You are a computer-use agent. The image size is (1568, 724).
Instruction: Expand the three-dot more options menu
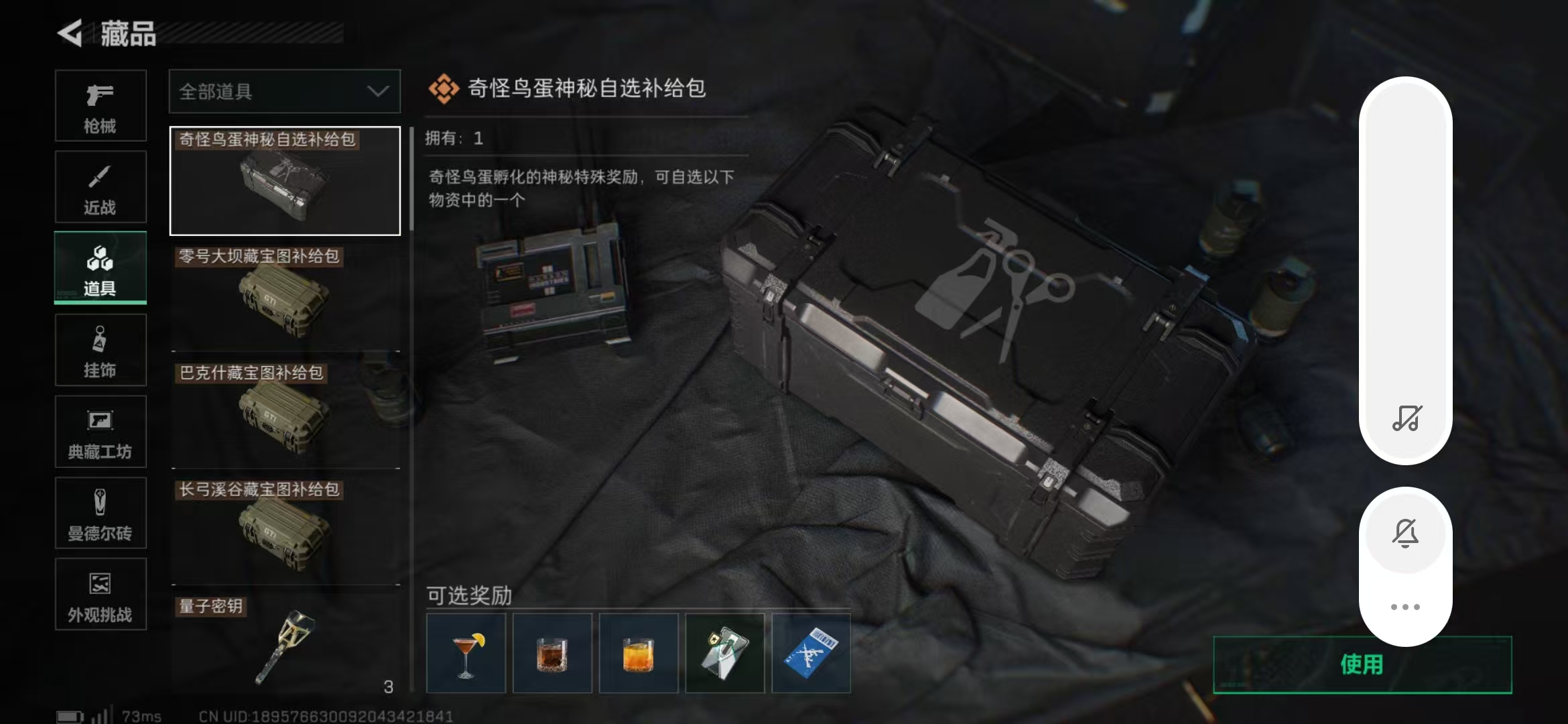1405,605
